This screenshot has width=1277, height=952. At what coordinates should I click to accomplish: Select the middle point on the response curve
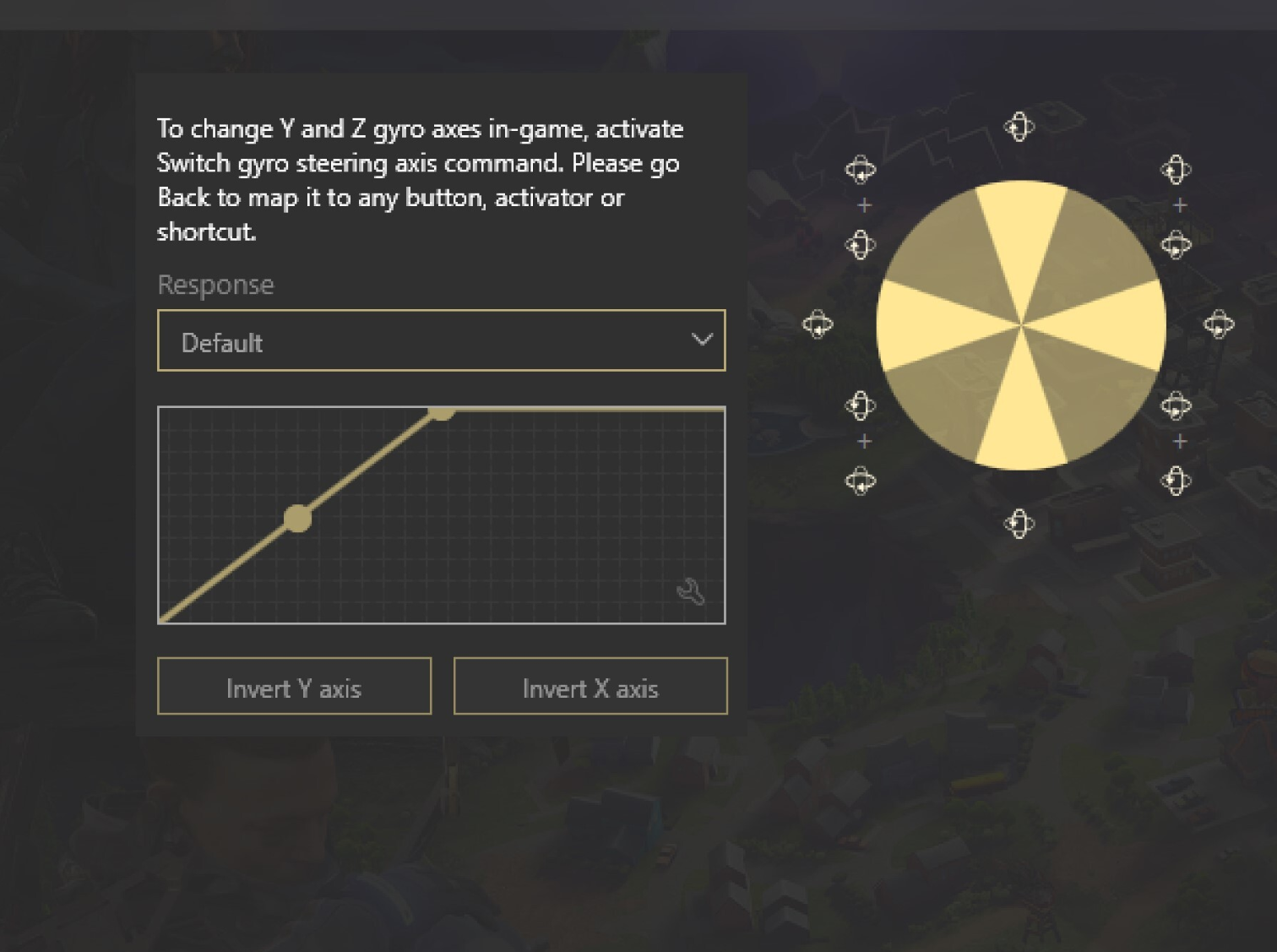pyautogui.click(x=297, y=518)
